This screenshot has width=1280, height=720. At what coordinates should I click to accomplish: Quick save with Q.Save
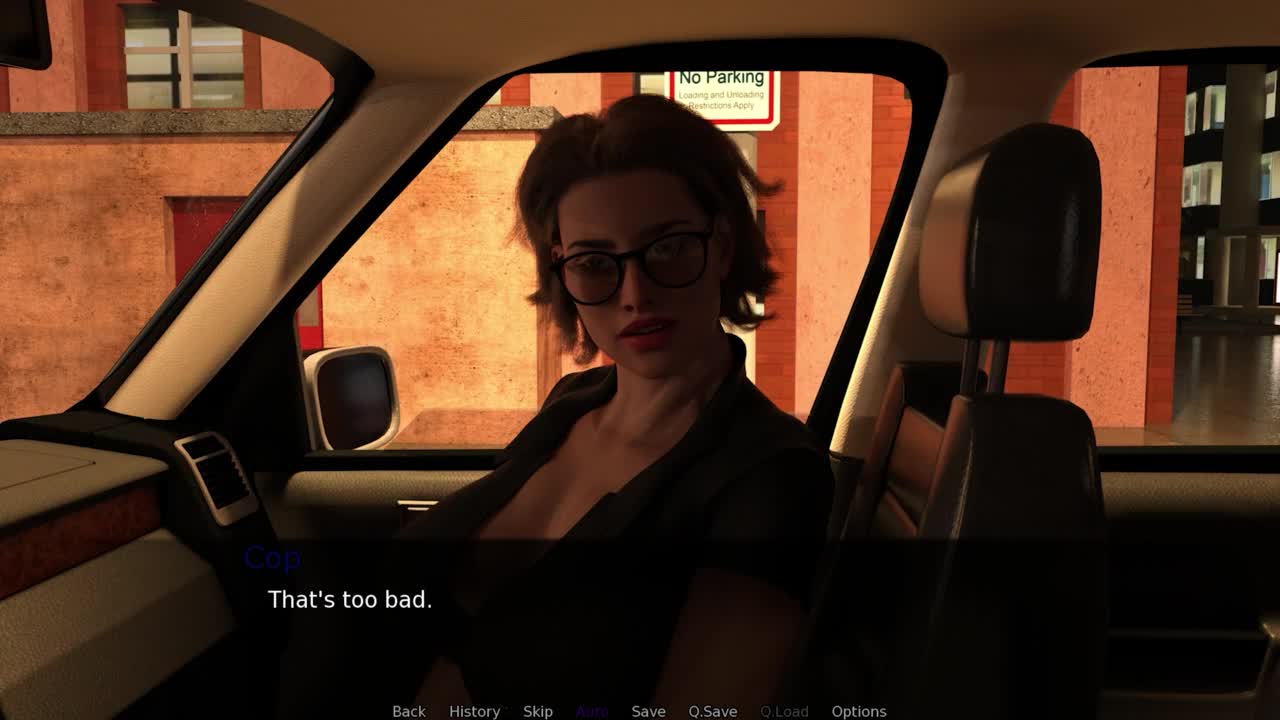712,711
